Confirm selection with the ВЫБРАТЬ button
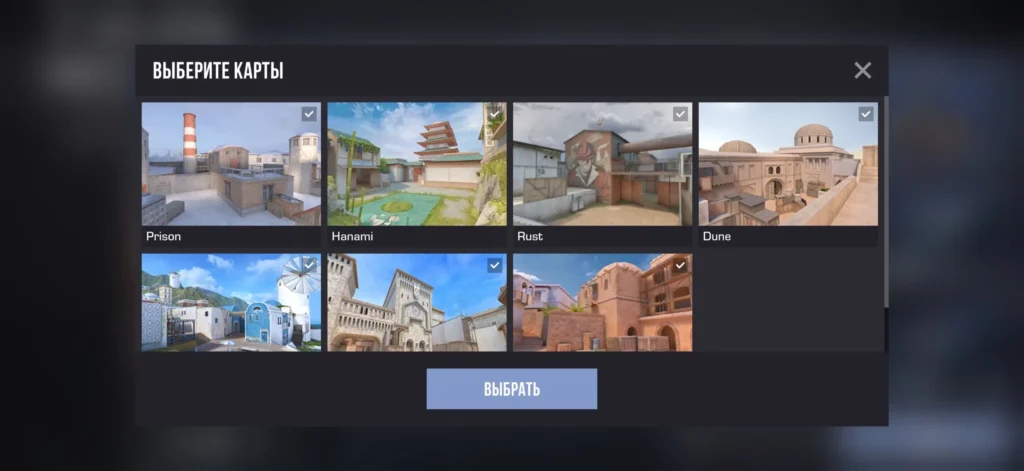 pyautogui.click(x=511, y=389)
